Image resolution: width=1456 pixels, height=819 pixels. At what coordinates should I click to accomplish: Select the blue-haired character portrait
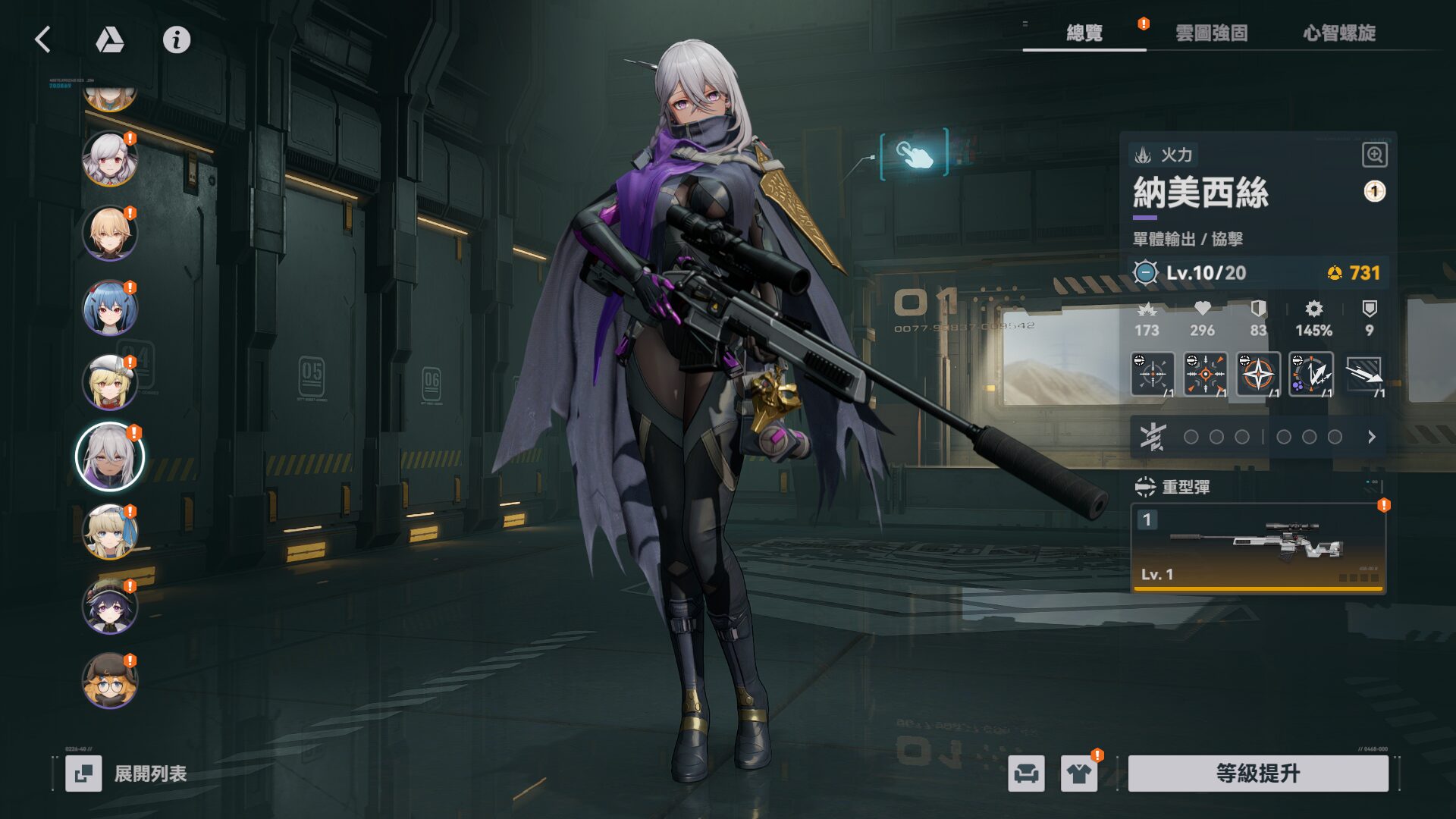pos(110,309)
